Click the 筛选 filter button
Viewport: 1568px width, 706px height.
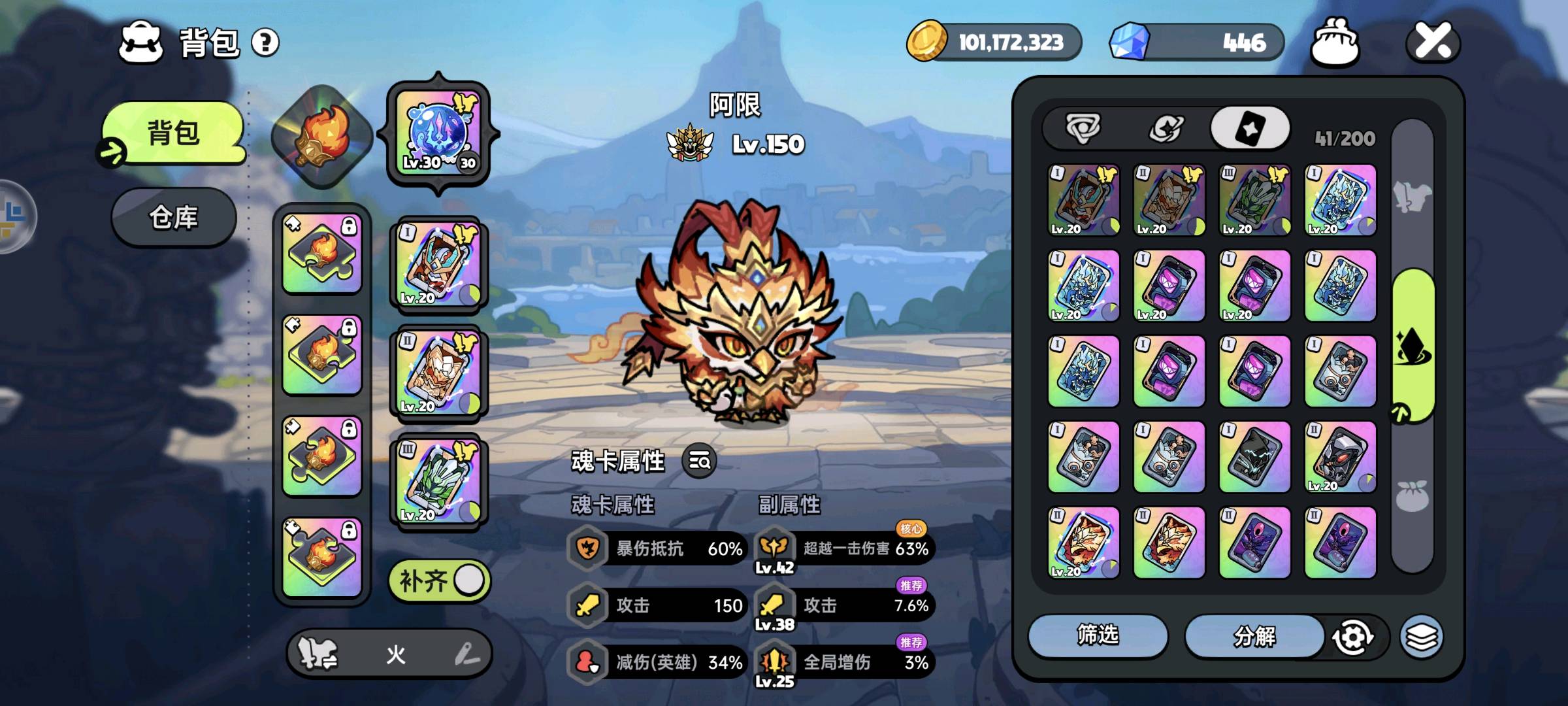click(1098, 635)
